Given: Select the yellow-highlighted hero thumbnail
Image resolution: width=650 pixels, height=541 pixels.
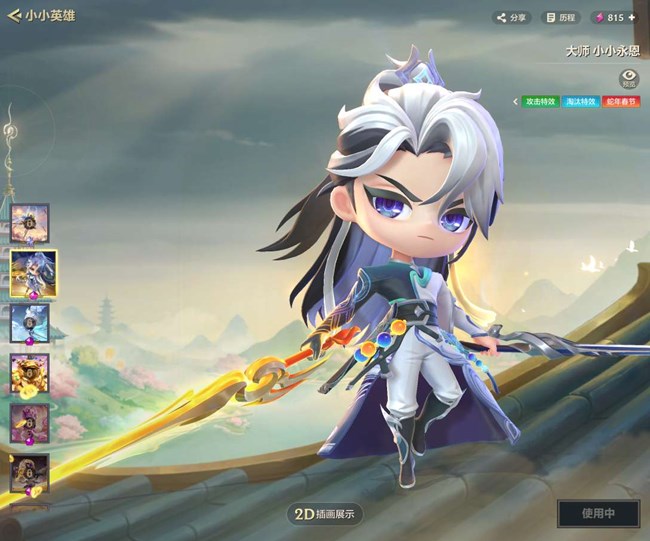Looking at the screenshot, I should click(33, 272).
